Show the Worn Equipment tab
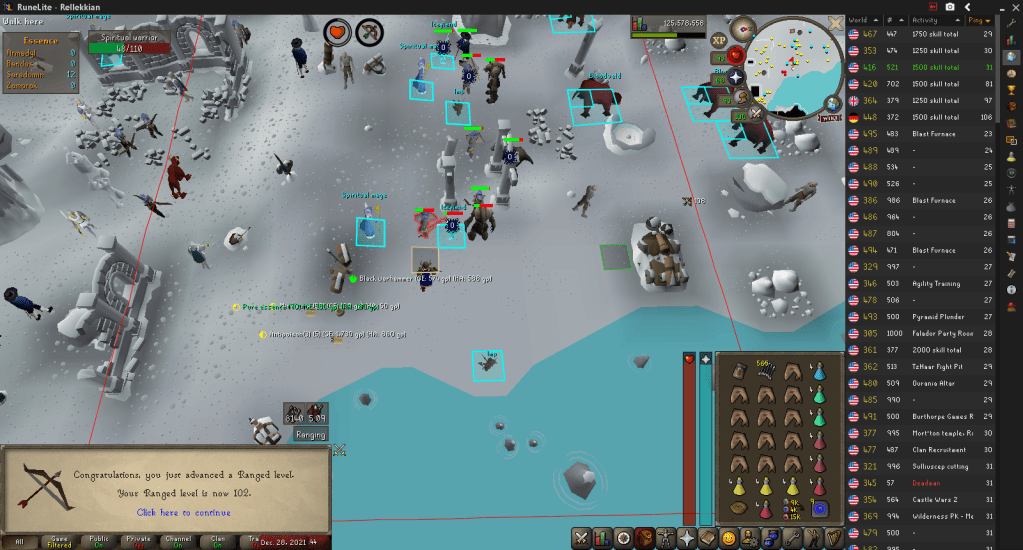Image resolution: width=1023 pixels, height=550 pixels. (x=666, y=537)
